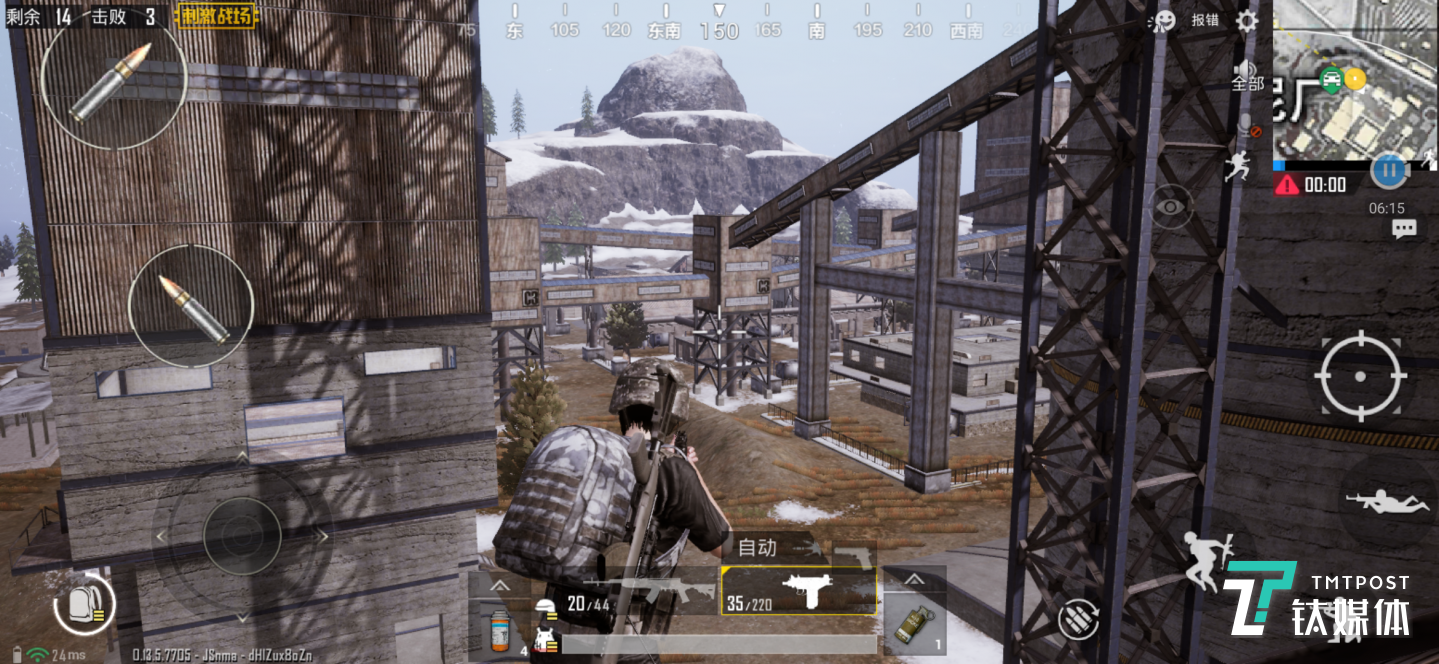The image size is (1439, 664).
Task: Tap the 报错 error report button
Action: click(x=1205, y=21)
